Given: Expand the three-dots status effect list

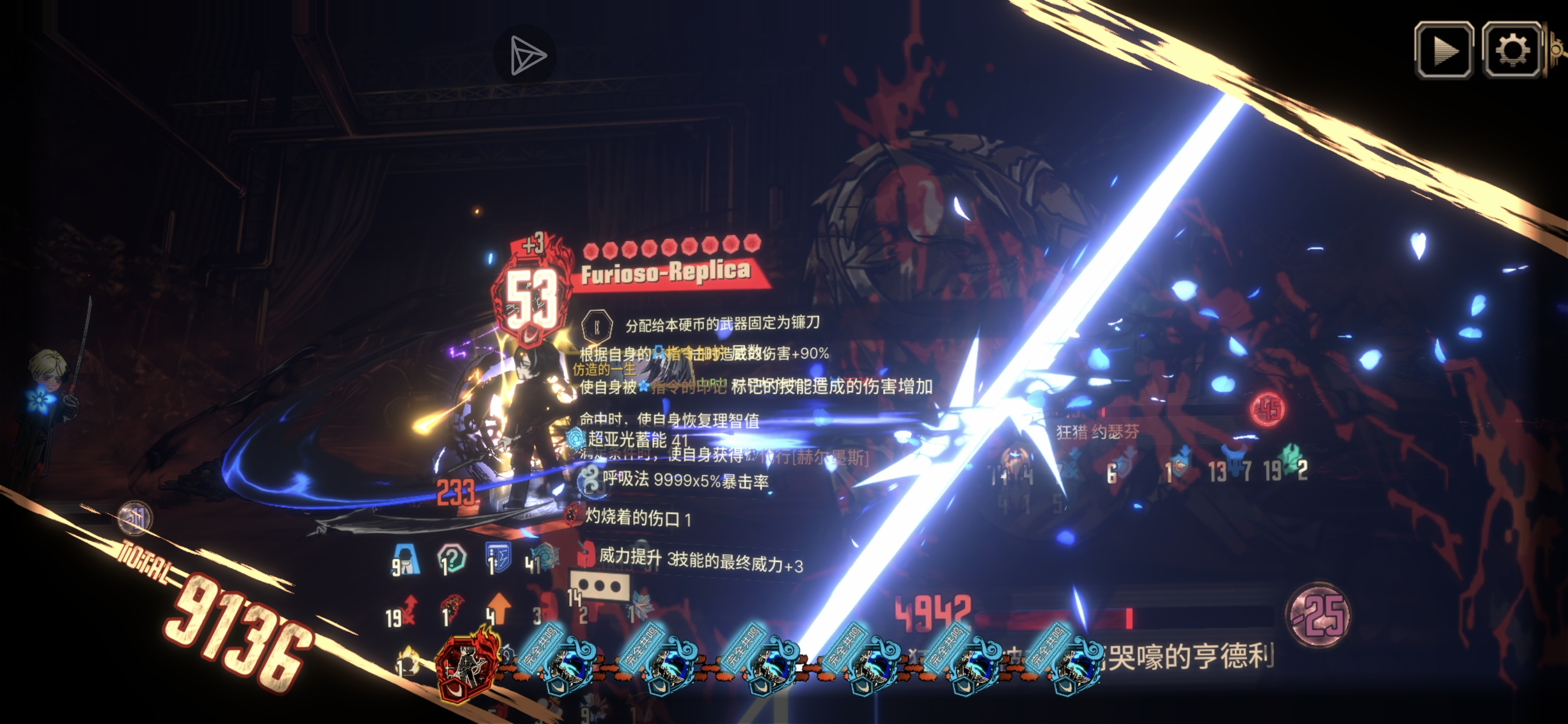Looking at the screenshot, I should pos(599,586).
